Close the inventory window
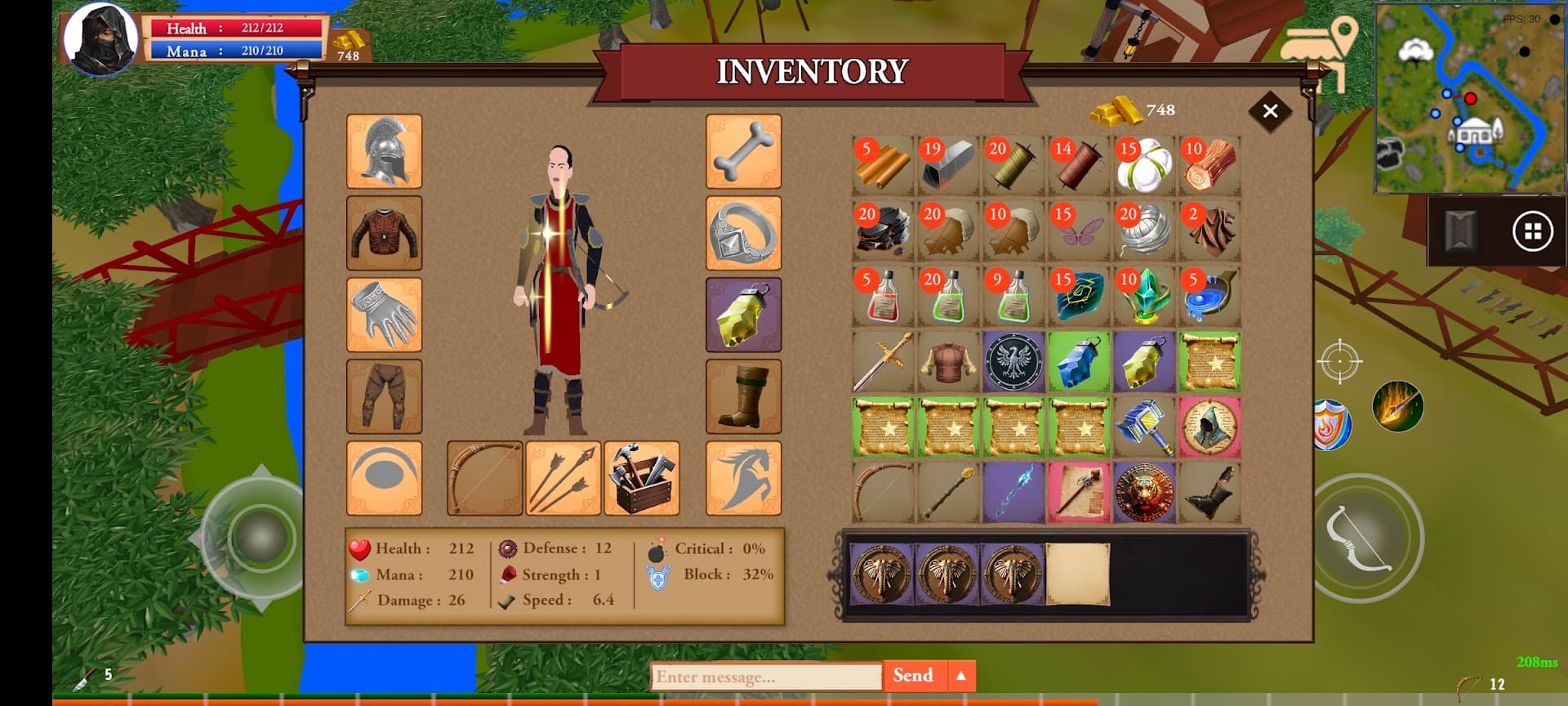Image resolution: width=1568 pixels, height=706 pixels. pos(1270,111)
